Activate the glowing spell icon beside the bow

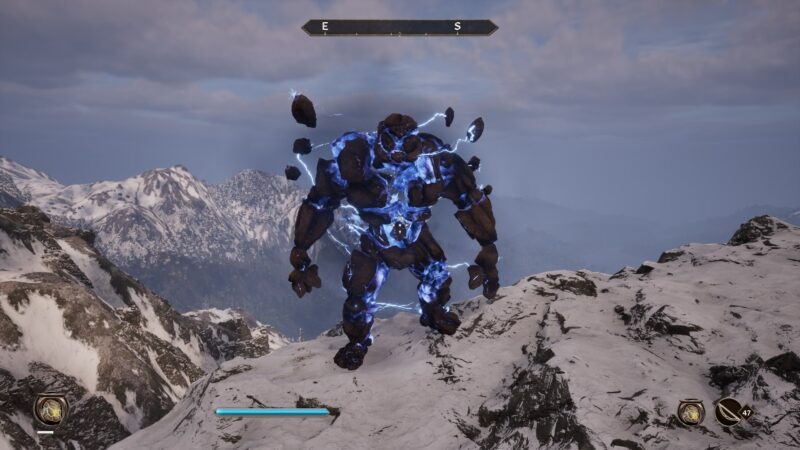pos(691,411)
